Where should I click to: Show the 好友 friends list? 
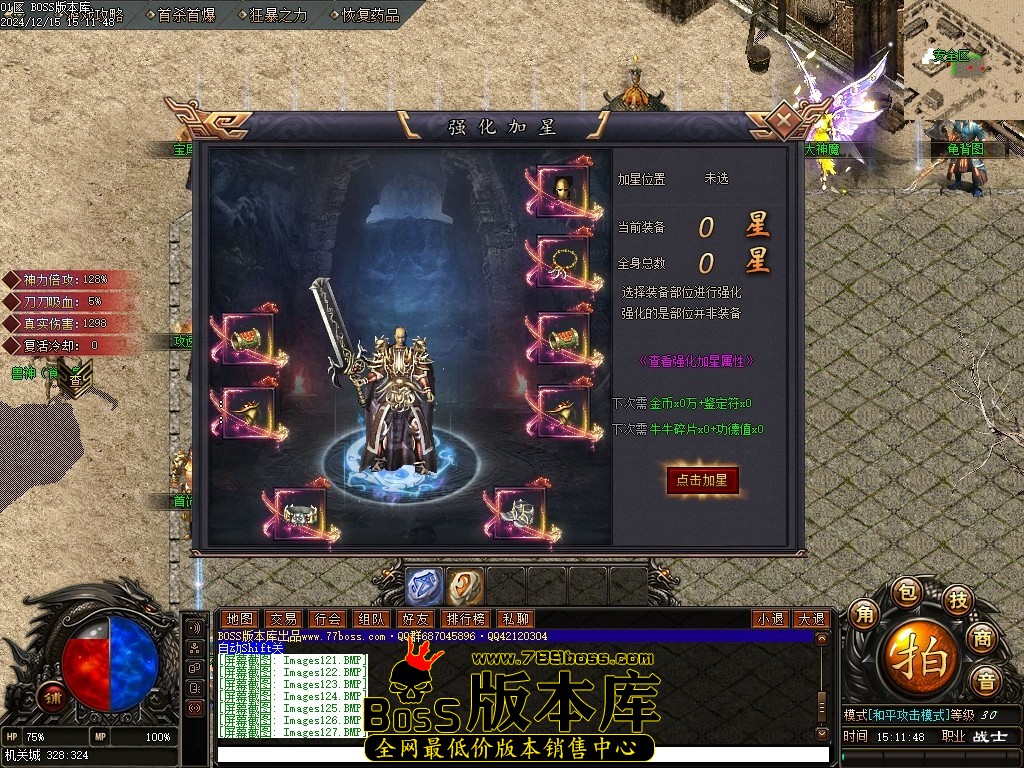pos(416,619)
